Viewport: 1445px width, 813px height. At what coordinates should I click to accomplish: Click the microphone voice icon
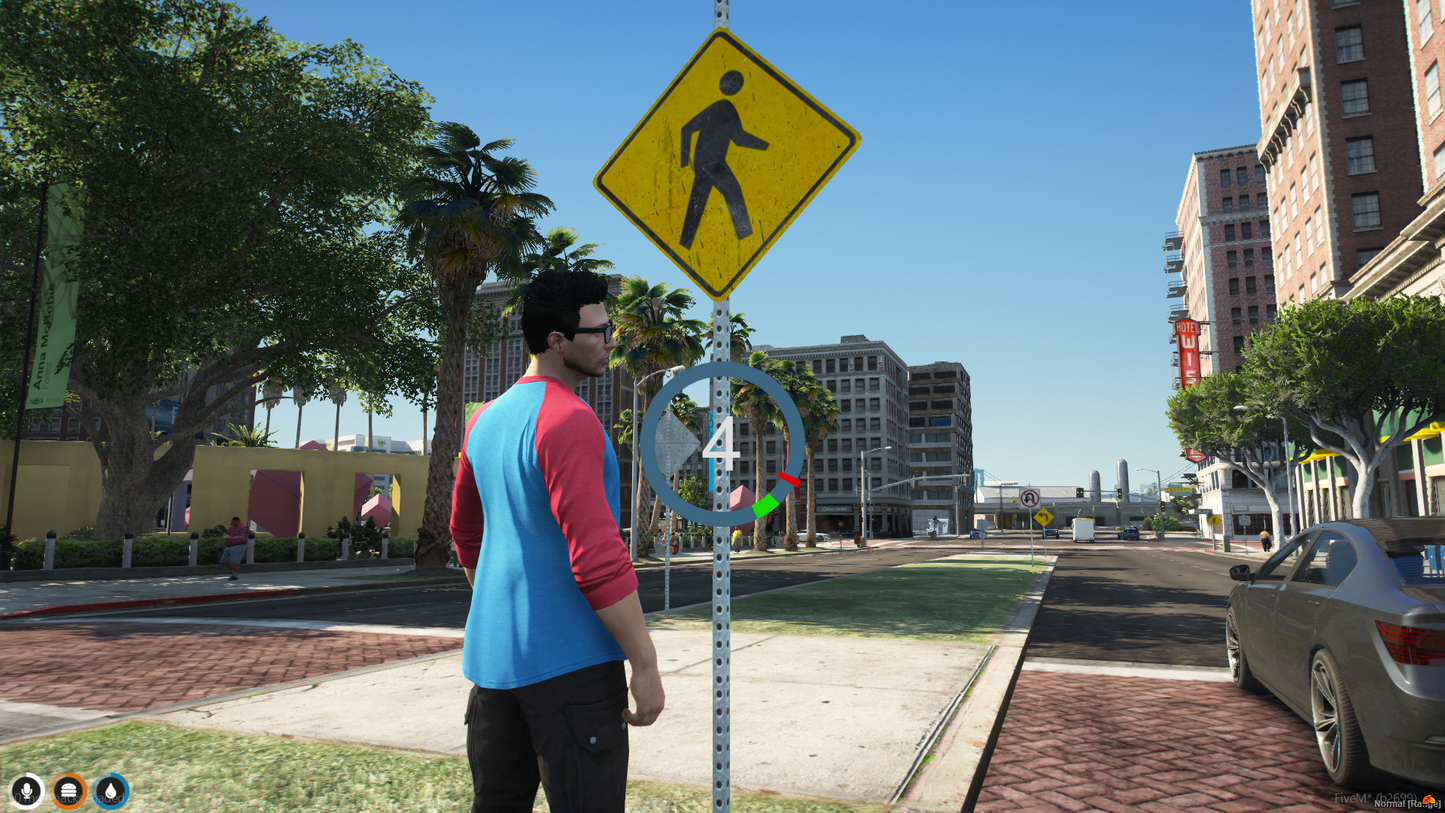27,791
